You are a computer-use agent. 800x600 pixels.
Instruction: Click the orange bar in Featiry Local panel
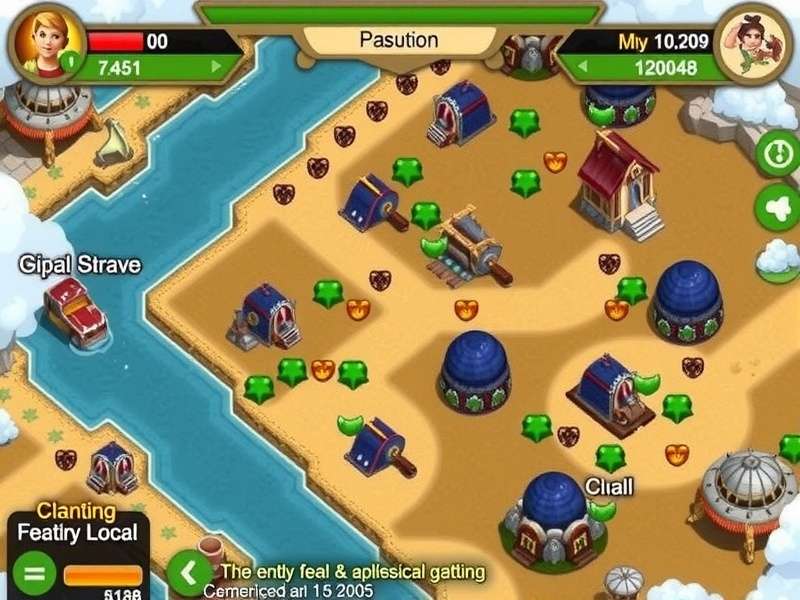tap(103, 575)
